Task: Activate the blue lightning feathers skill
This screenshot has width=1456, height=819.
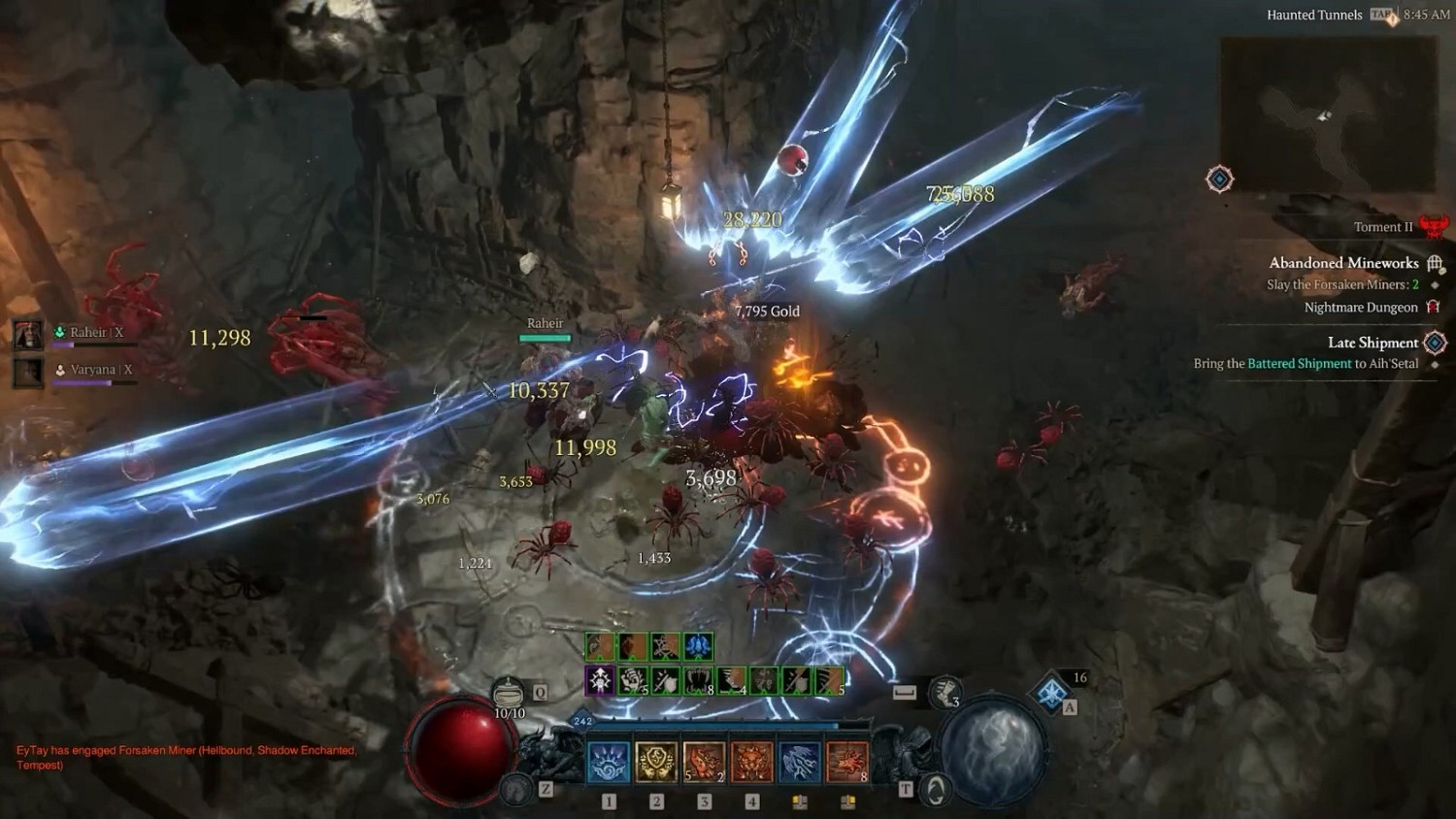Action: pyautogui.click(x=799, y=762)
